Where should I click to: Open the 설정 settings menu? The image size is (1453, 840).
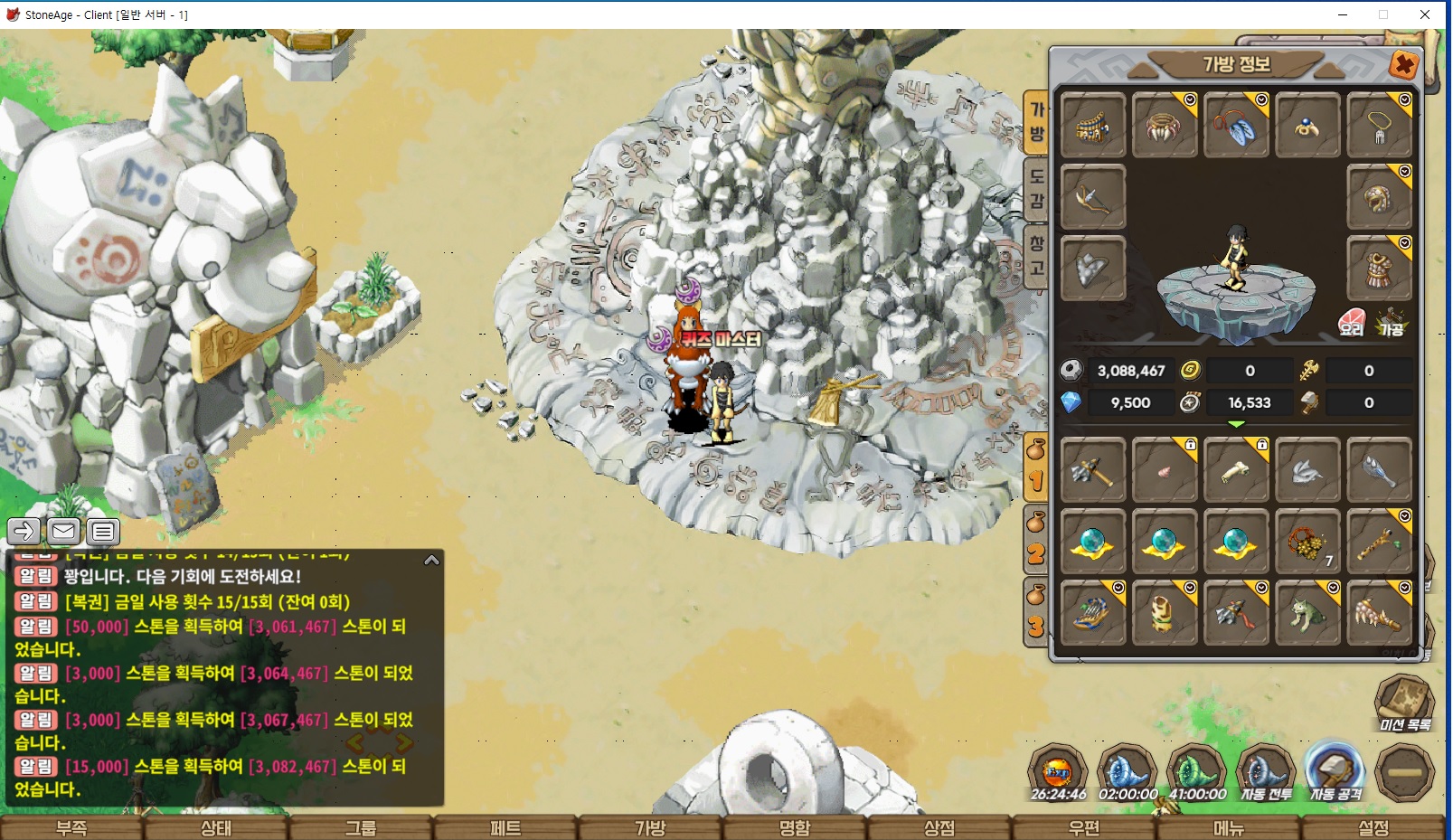1373,827
